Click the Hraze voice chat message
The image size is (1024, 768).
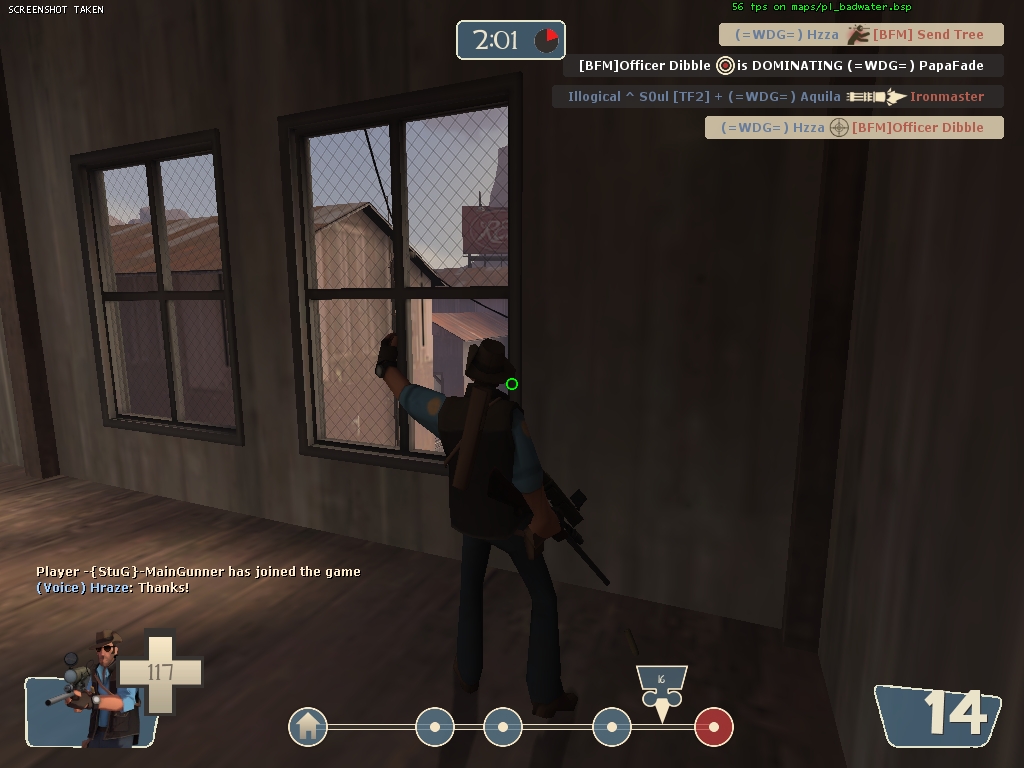pos(112,588)
